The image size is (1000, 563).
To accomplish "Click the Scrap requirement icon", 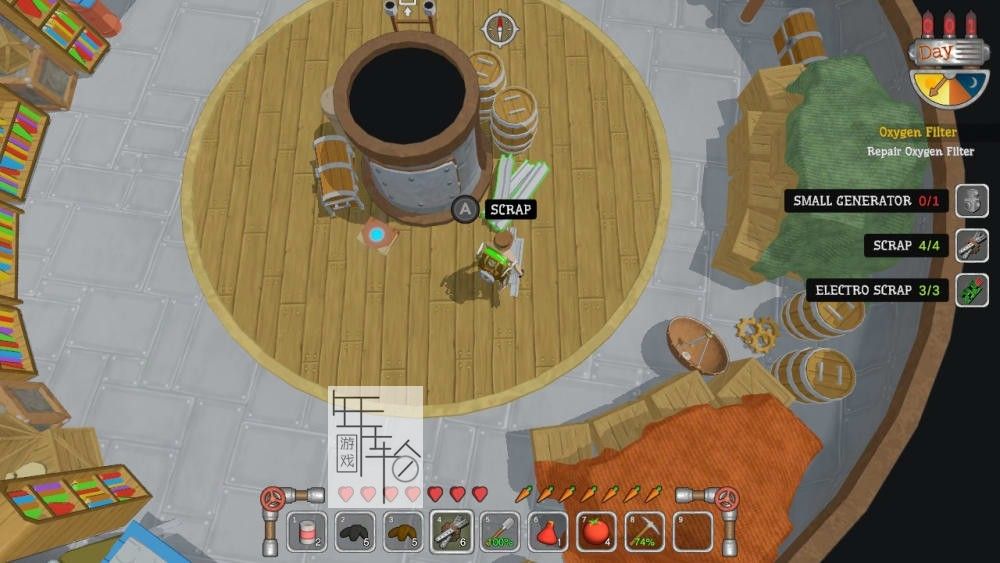I will tap(971, 245).
